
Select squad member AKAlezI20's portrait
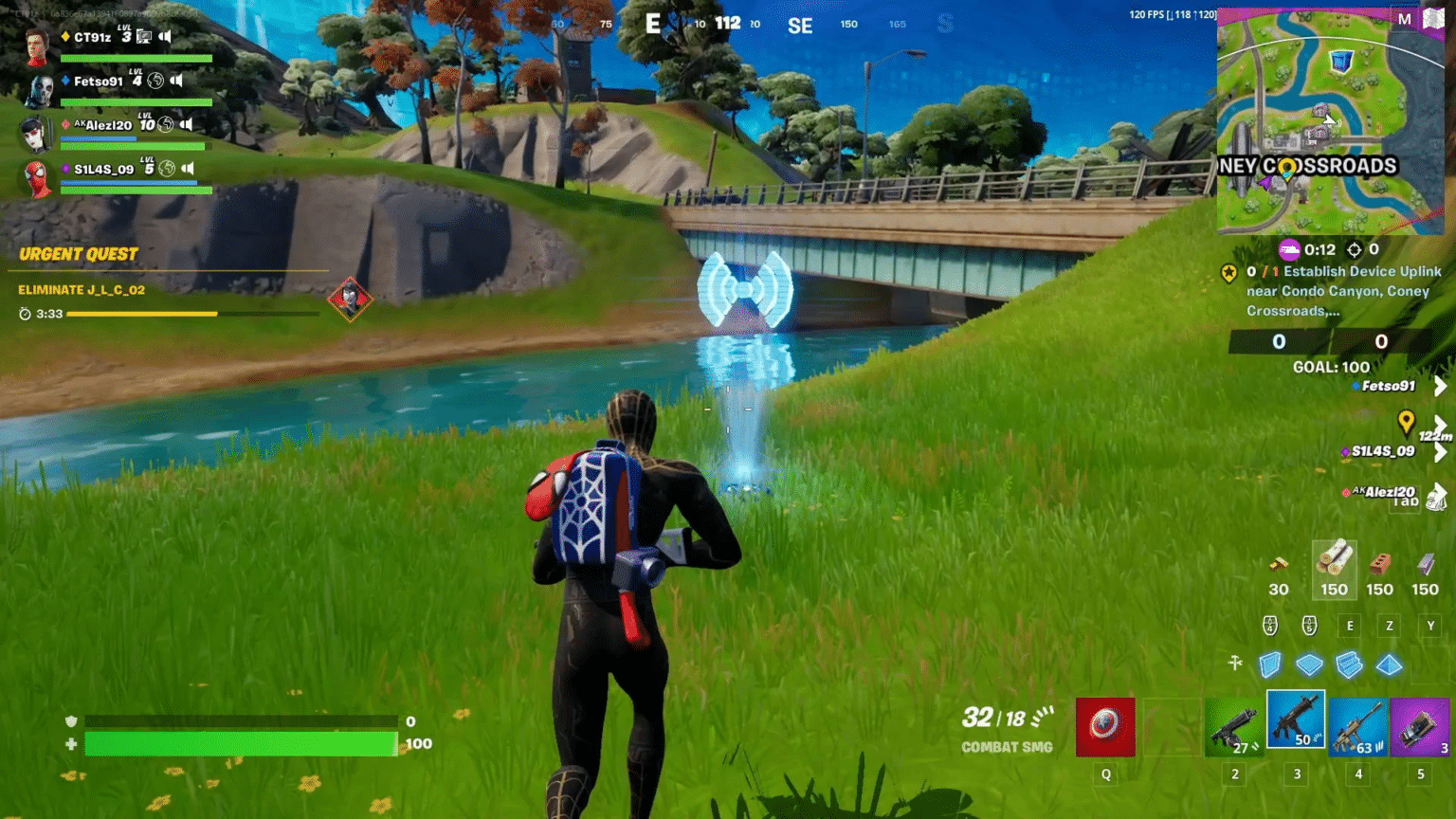pyautogui.click(x=36, y=134)
